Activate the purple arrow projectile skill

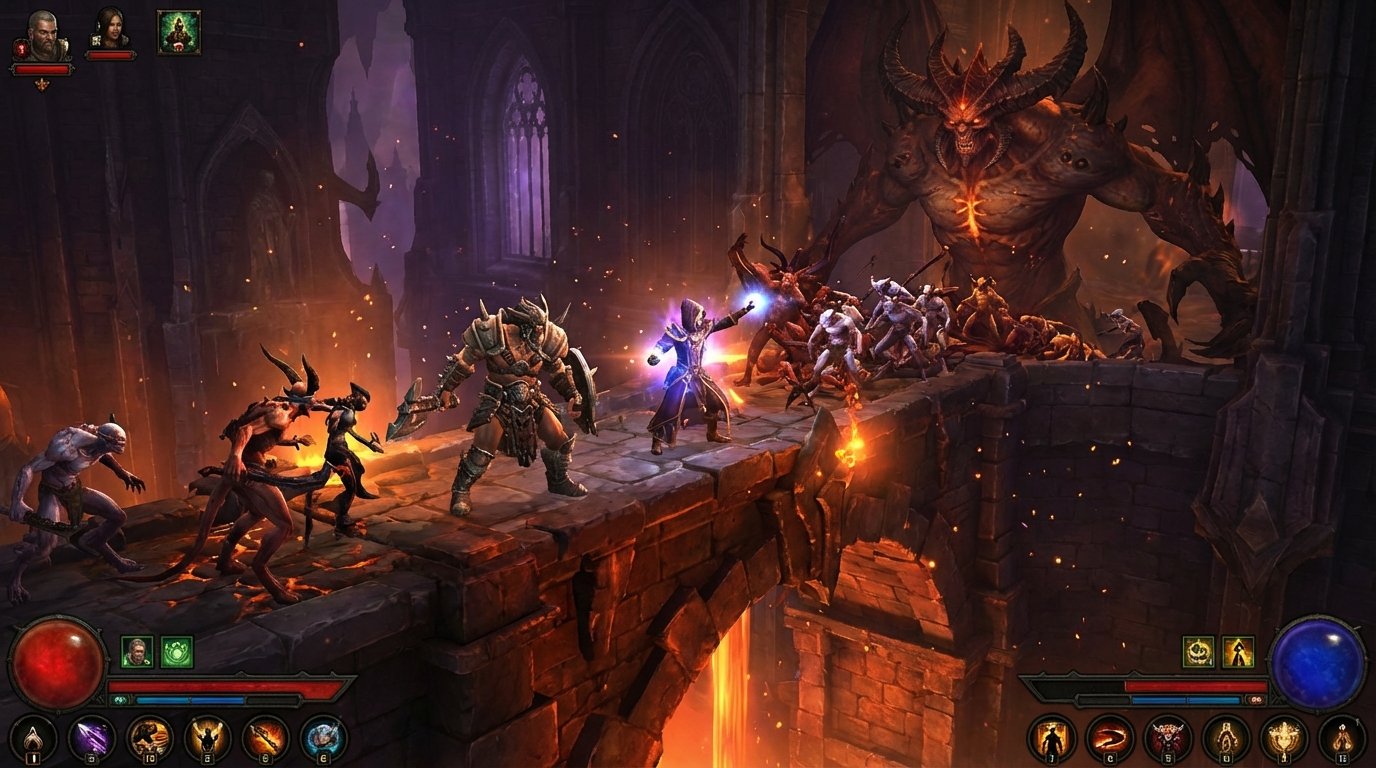90,738
